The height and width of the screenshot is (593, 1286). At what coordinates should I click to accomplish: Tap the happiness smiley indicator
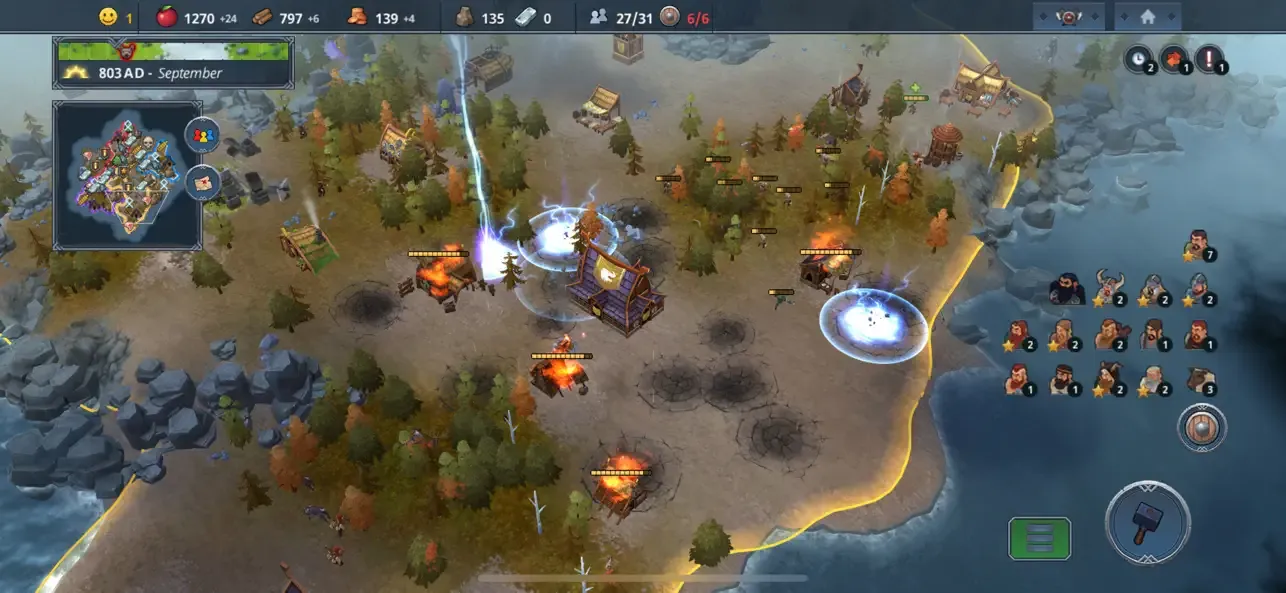pos(108,17)
